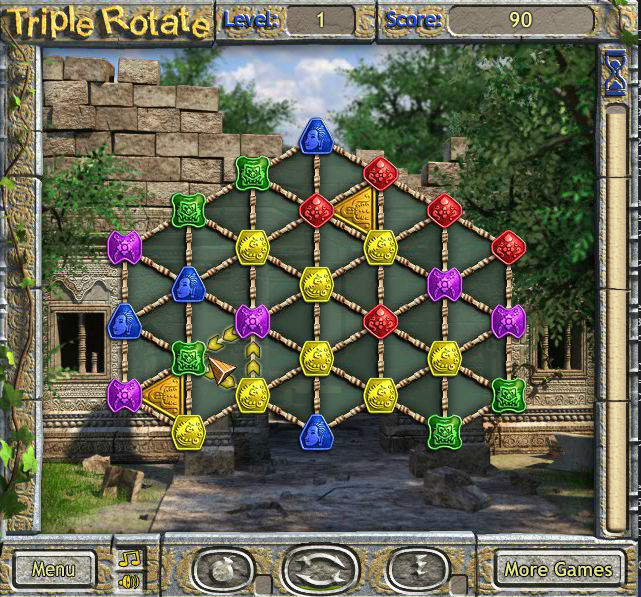Open the More Games link
The width and height of the screenshot is (641, 597).
[557, 569]
